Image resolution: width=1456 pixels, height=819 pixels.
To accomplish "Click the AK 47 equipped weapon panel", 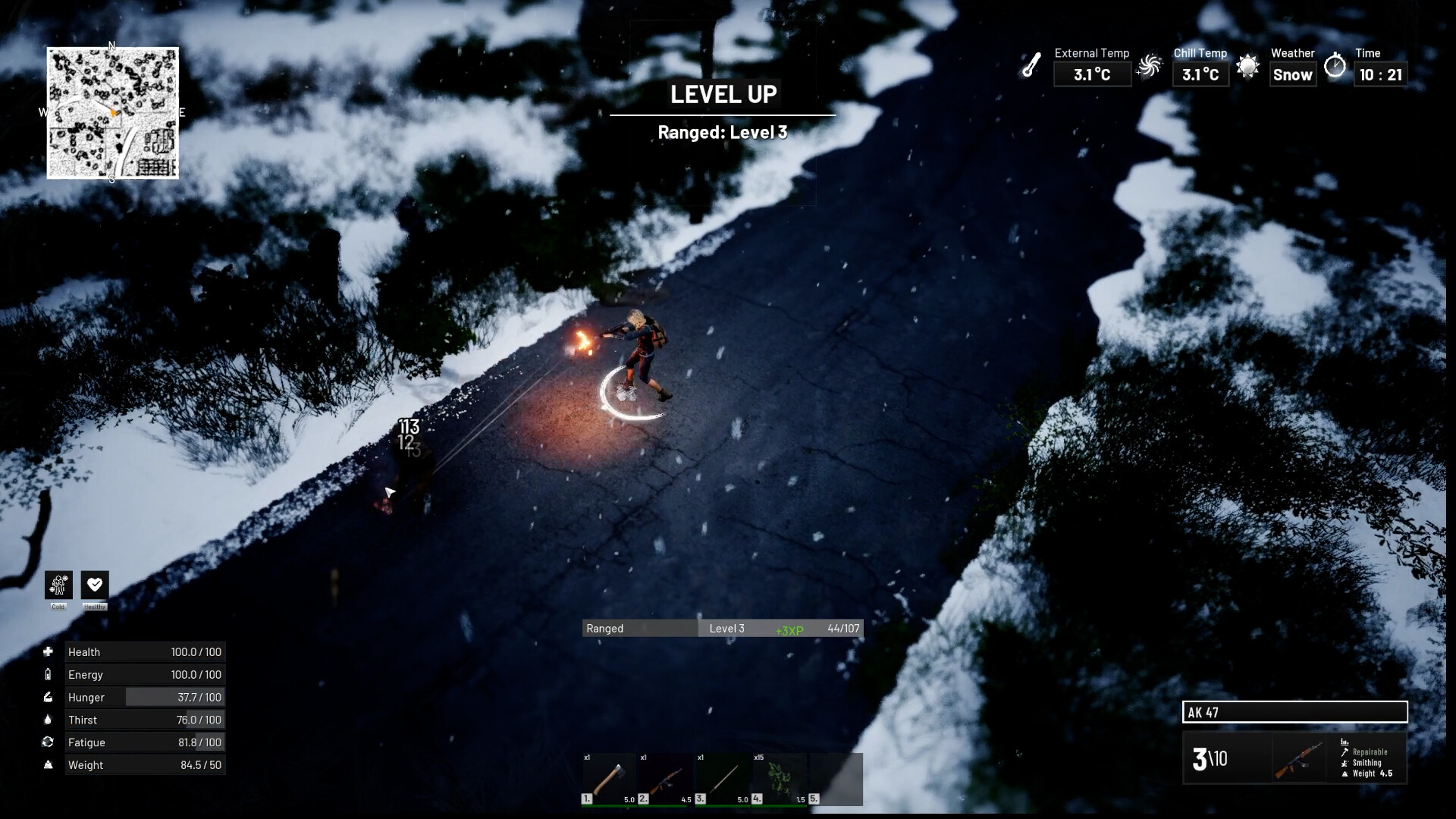I will (1294, 758).
